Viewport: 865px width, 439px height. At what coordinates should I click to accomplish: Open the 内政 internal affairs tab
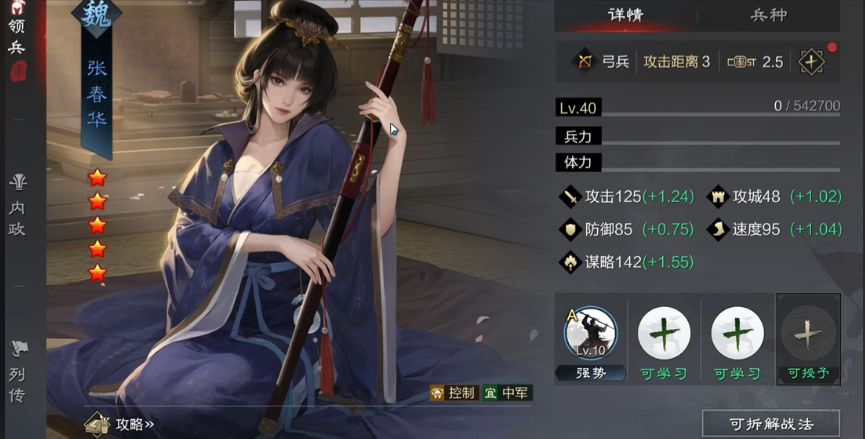coord(17,205)
